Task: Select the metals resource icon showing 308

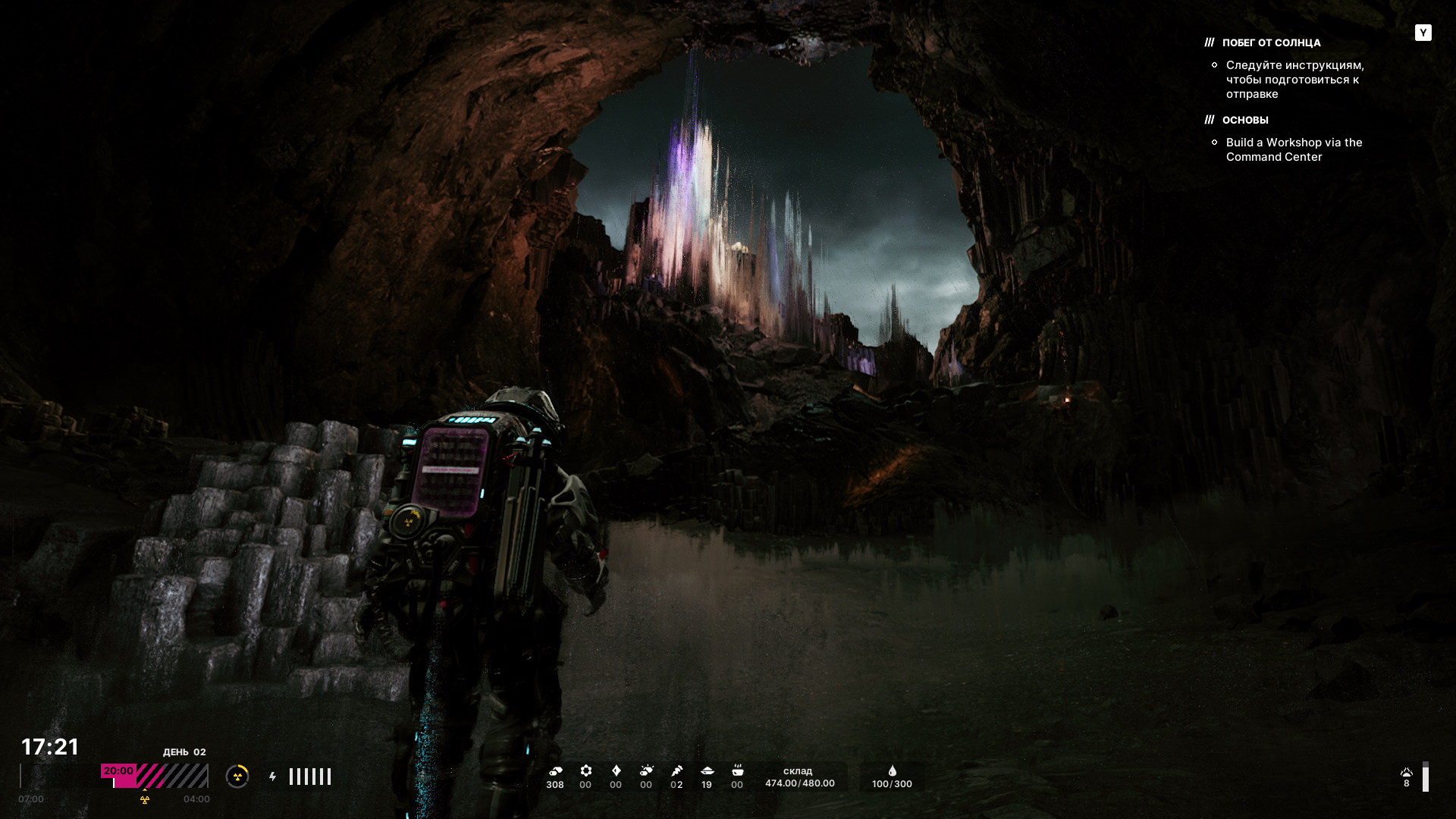Action: tap(555, 771)
